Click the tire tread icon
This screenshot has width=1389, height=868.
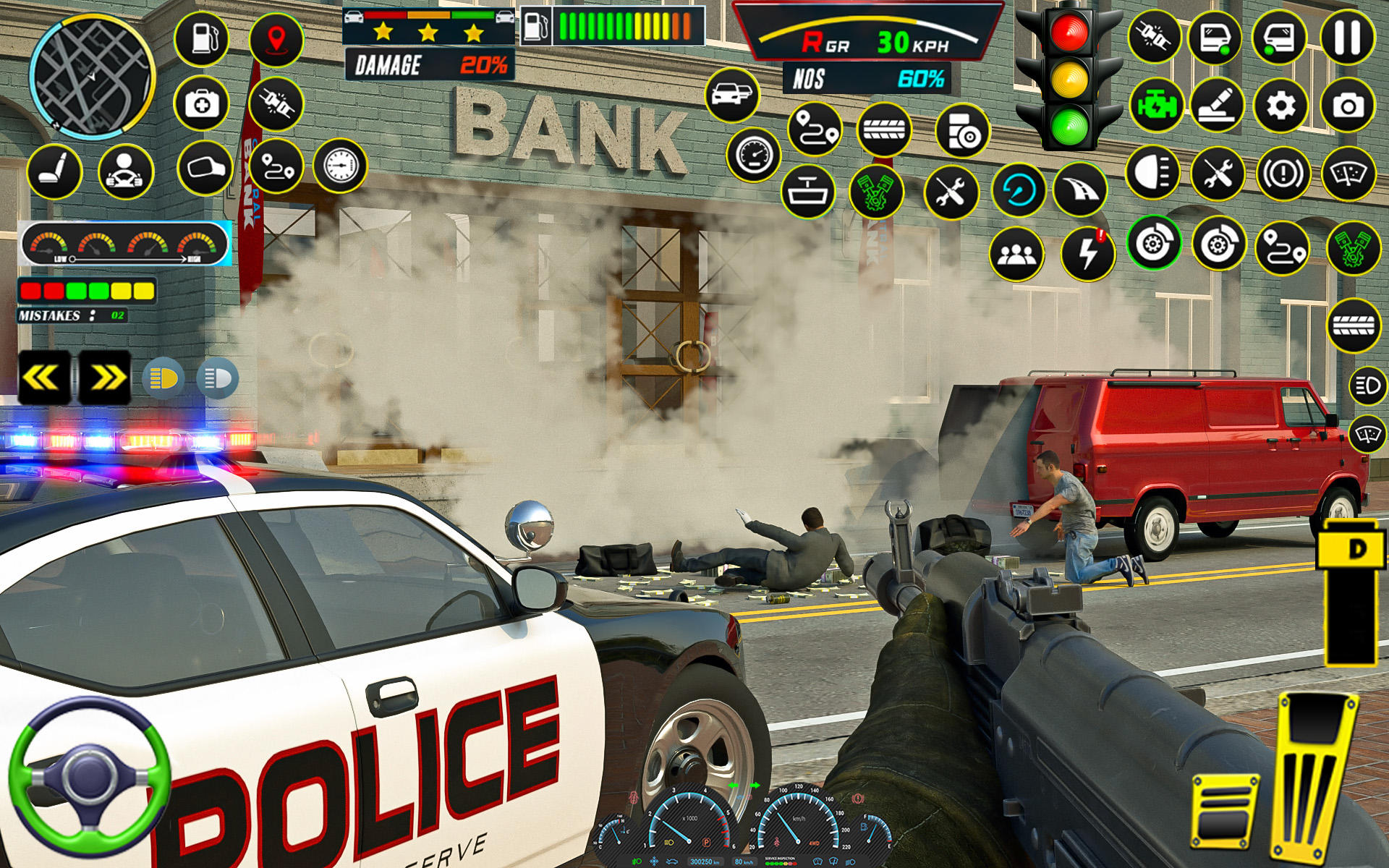tap(887, 132)
